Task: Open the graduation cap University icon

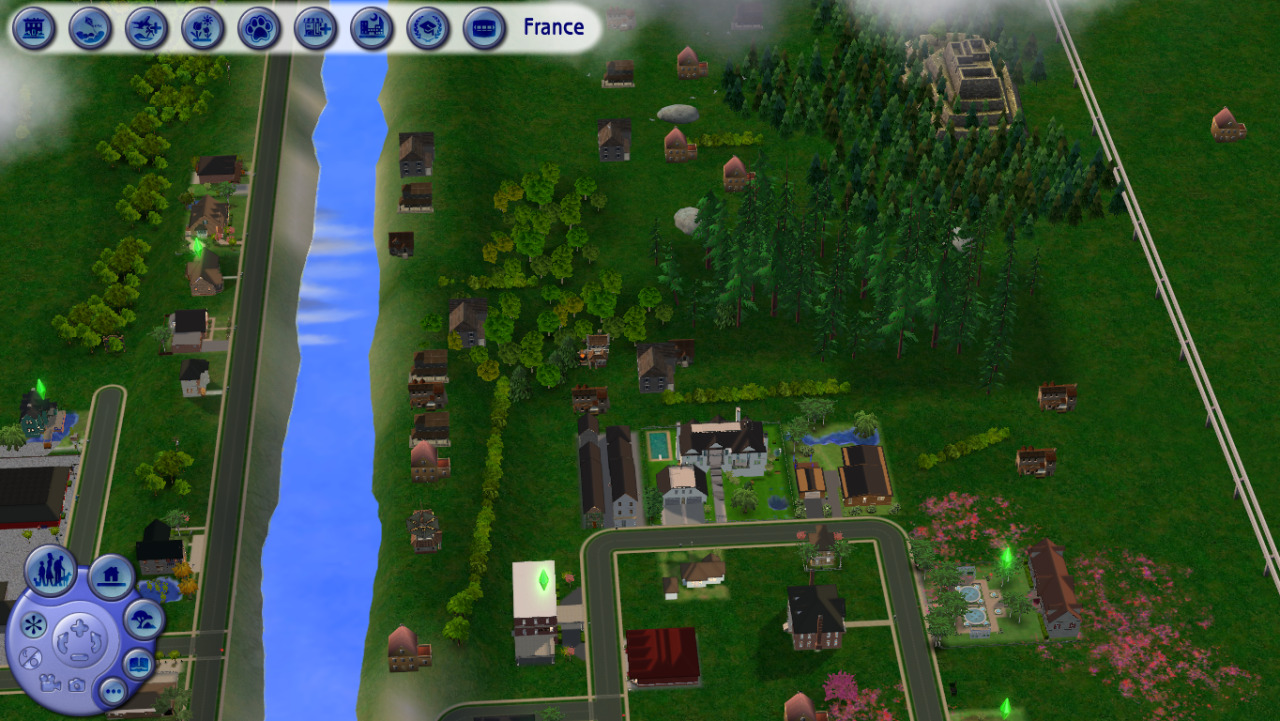Action: click(x=428, y=28)
